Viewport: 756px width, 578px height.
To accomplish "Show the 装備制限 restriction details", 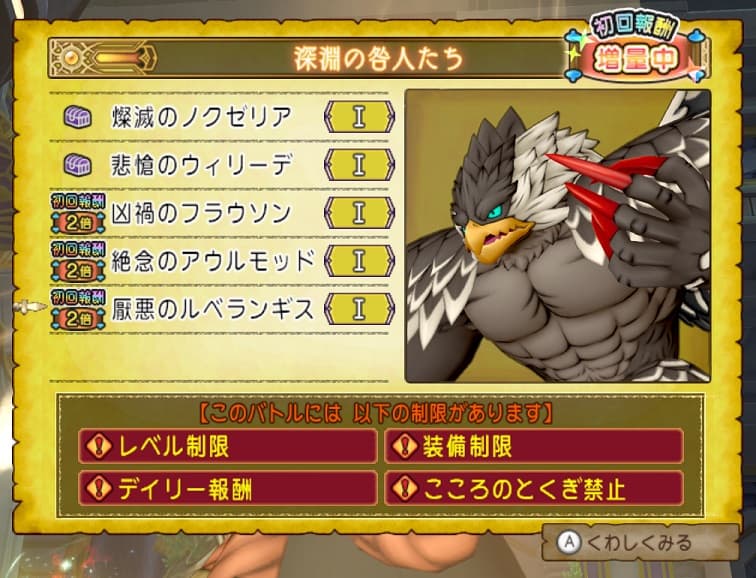I will coord(534,446).
